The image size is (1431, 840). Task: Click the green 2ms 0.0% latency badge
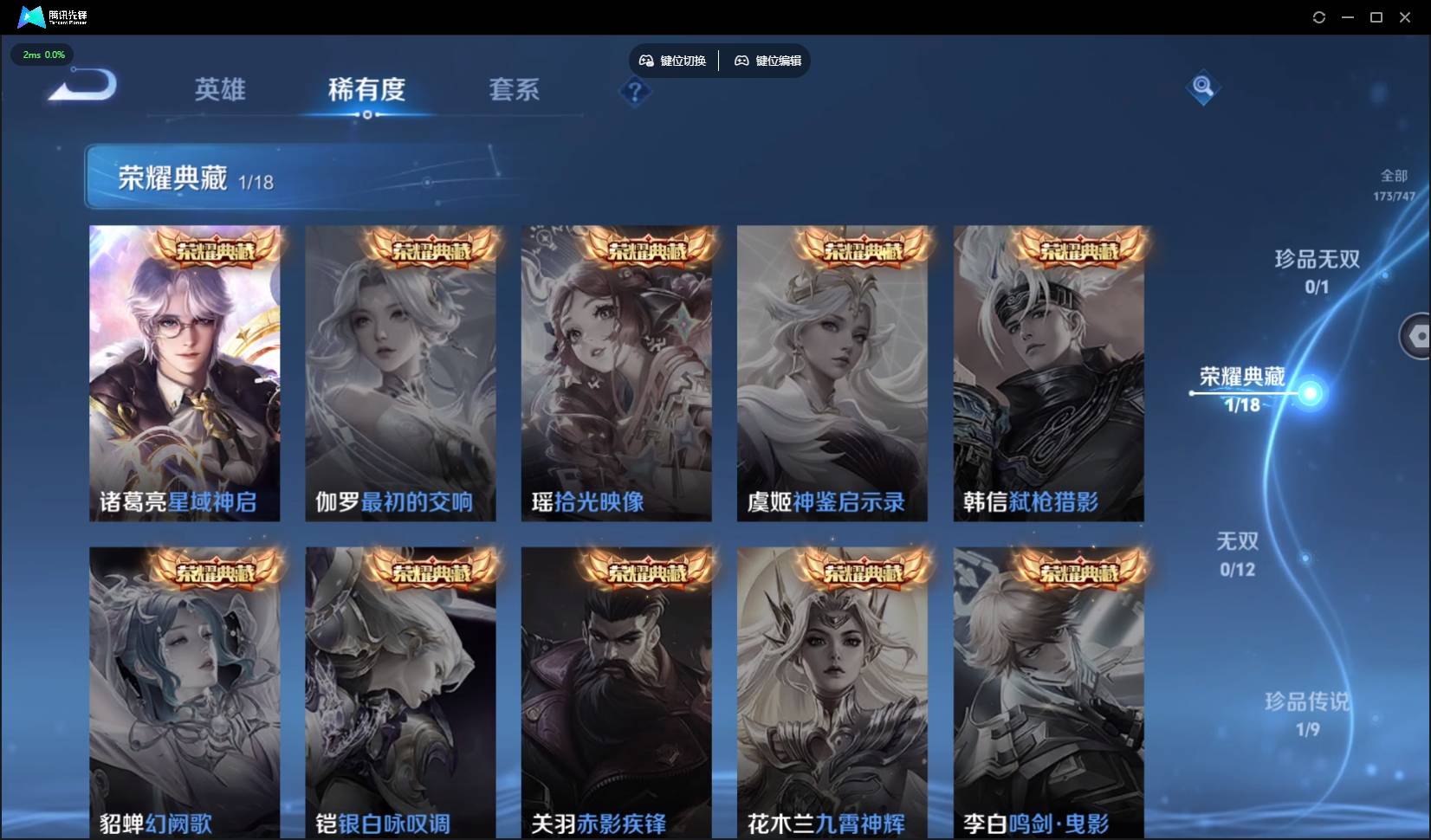[x=42, y=55]
